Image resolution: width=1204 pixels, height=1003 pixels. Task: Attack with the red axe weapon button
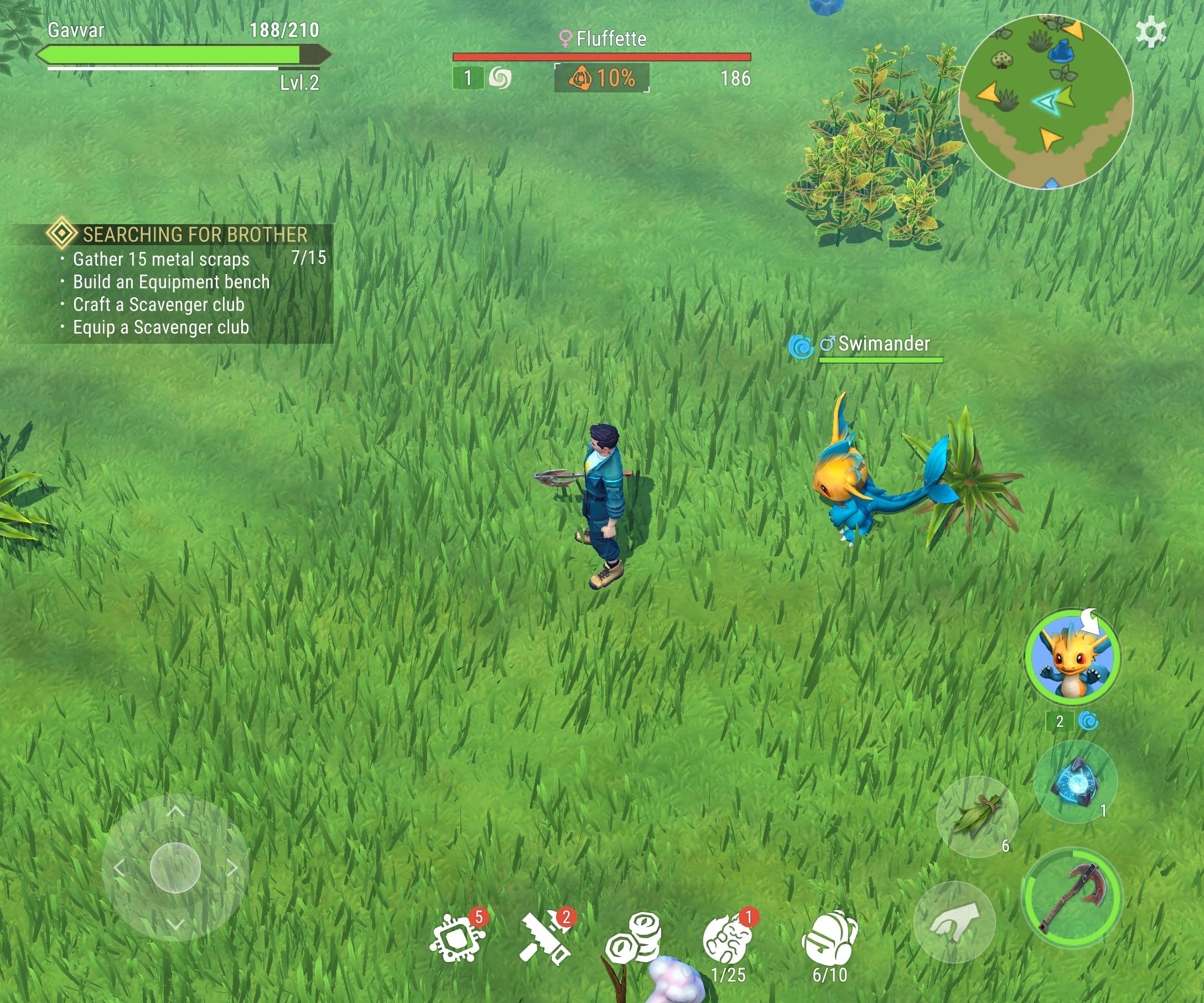1072,897
